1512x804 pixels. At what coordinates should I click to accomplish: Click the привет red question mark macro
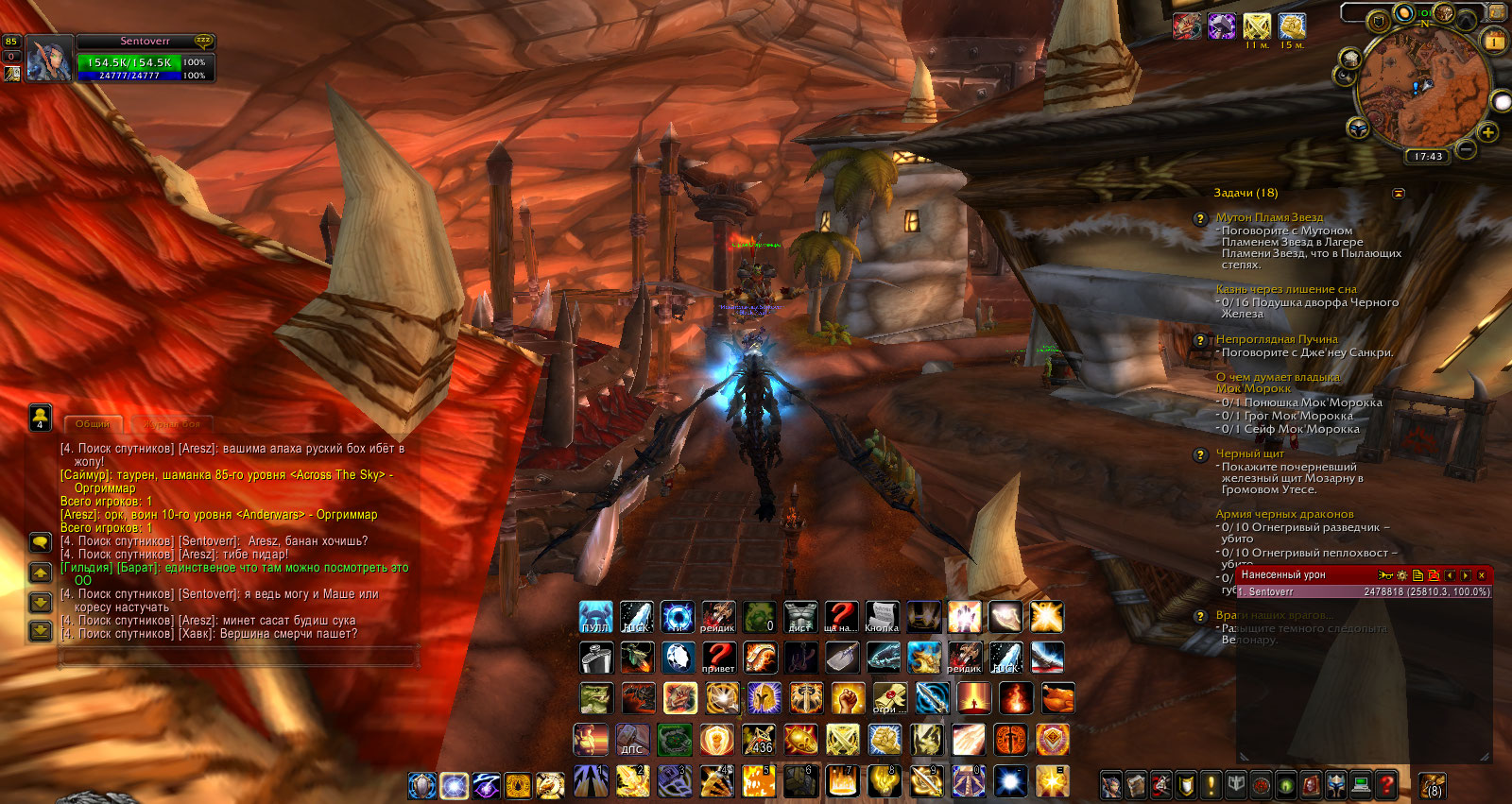pos(718,658)
